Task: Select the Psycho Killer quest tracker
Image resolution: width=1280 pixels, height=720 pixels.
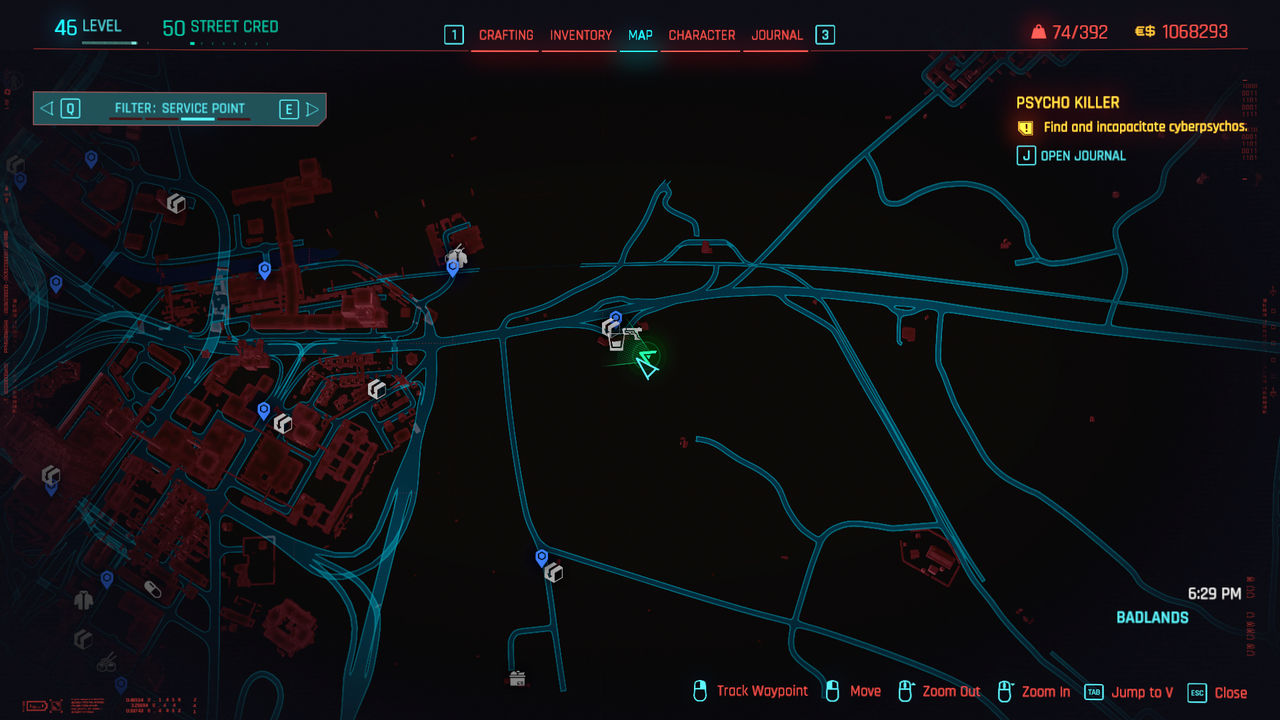Action: (x=1067, y=102)
